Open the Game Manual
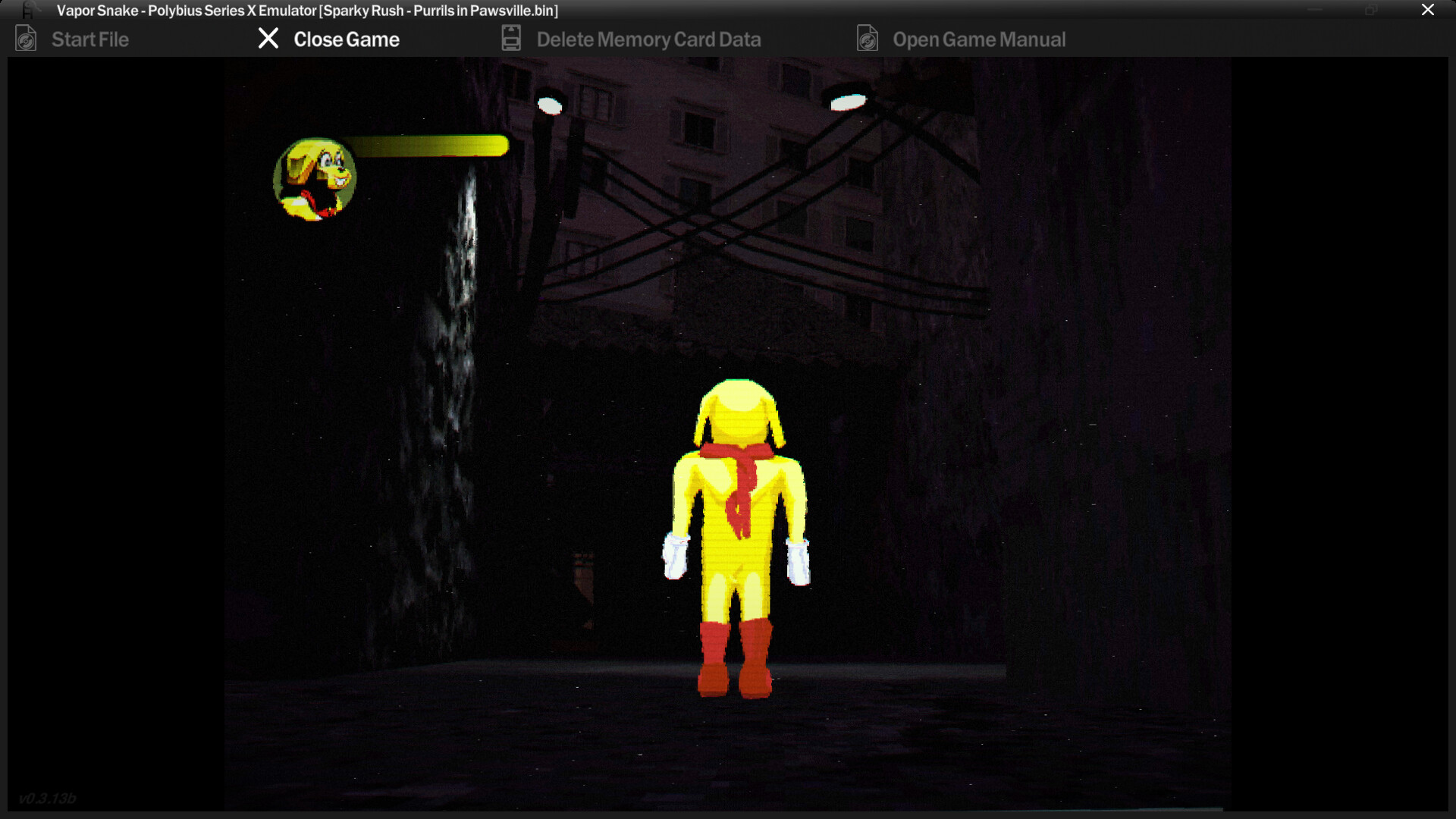The image size is (1456, 819). (x=980, y=39)
